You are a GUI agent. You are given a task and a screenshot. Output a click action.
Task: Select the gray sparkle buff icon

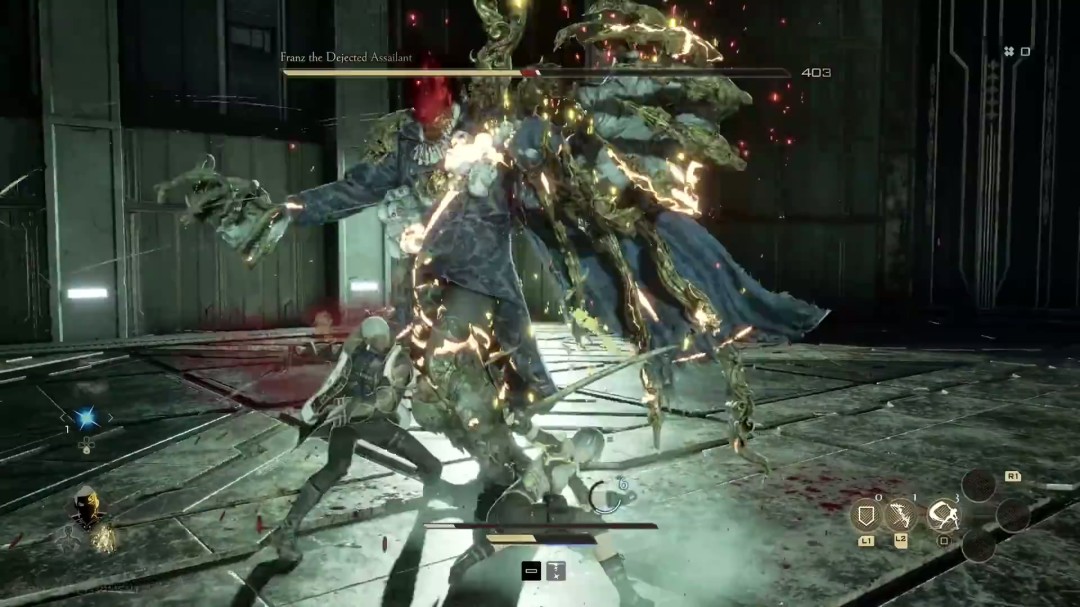(x=555, y=570)
